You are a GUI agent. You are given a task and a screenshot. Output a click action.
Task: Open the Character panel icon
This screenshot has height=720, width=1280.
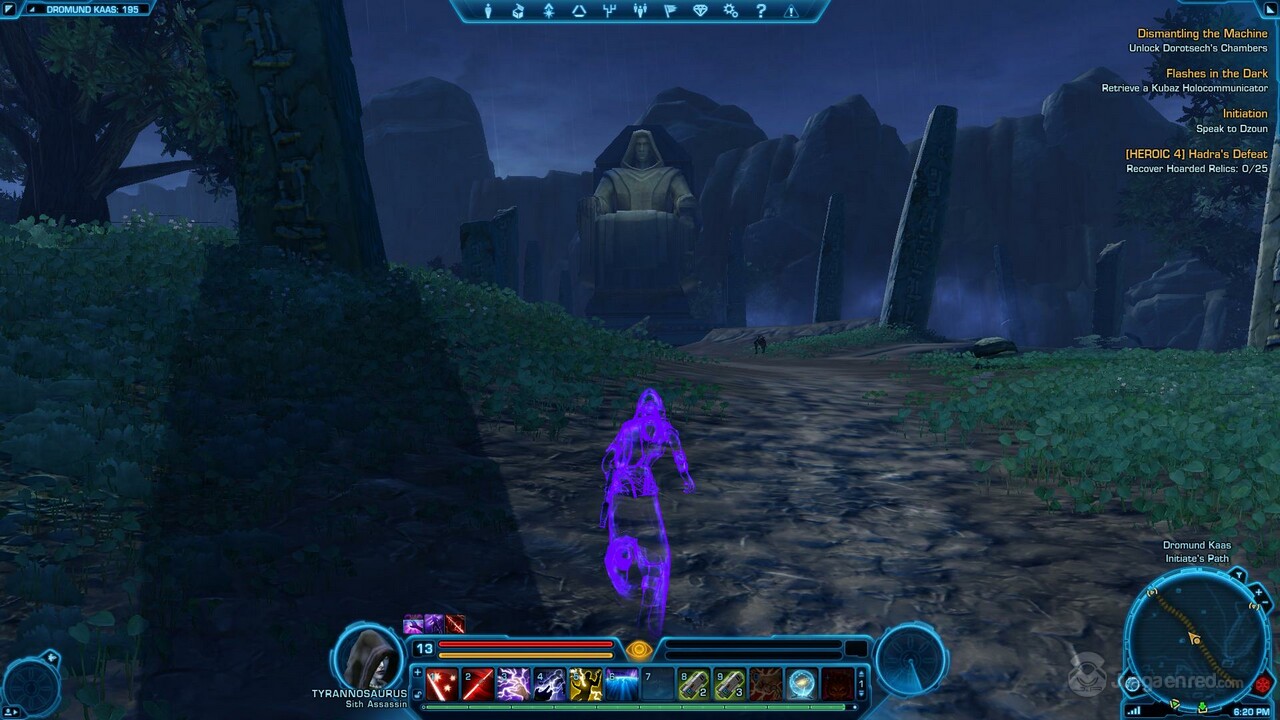pyautogui.click(x=487, y=11)
